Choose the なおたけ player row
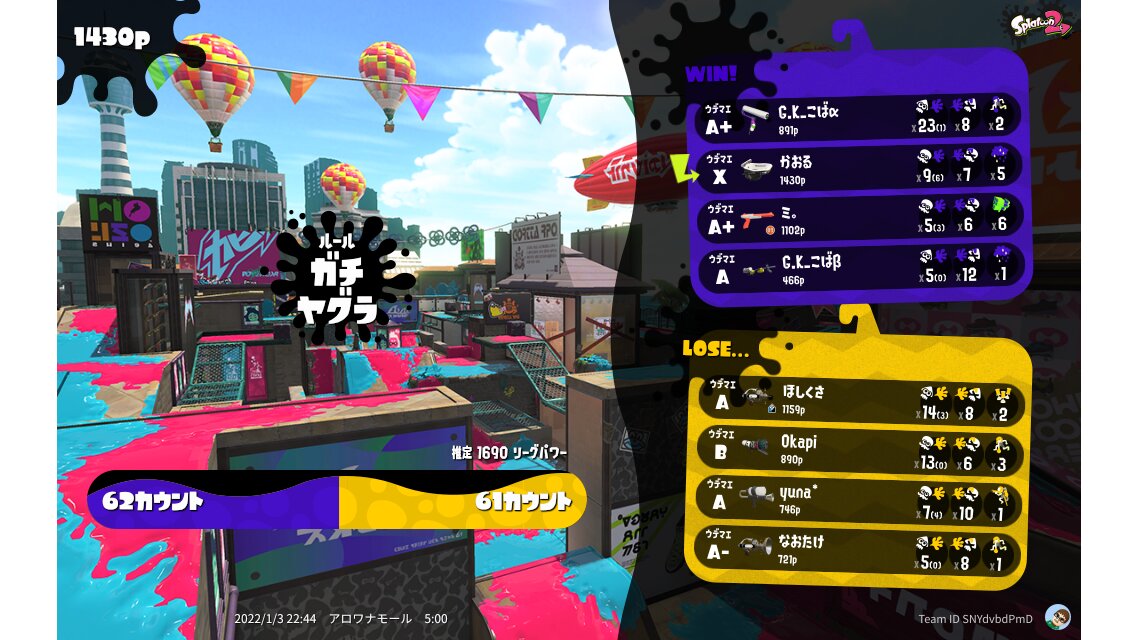Screen dimensions: 1138x640 [x=858, y=550]
